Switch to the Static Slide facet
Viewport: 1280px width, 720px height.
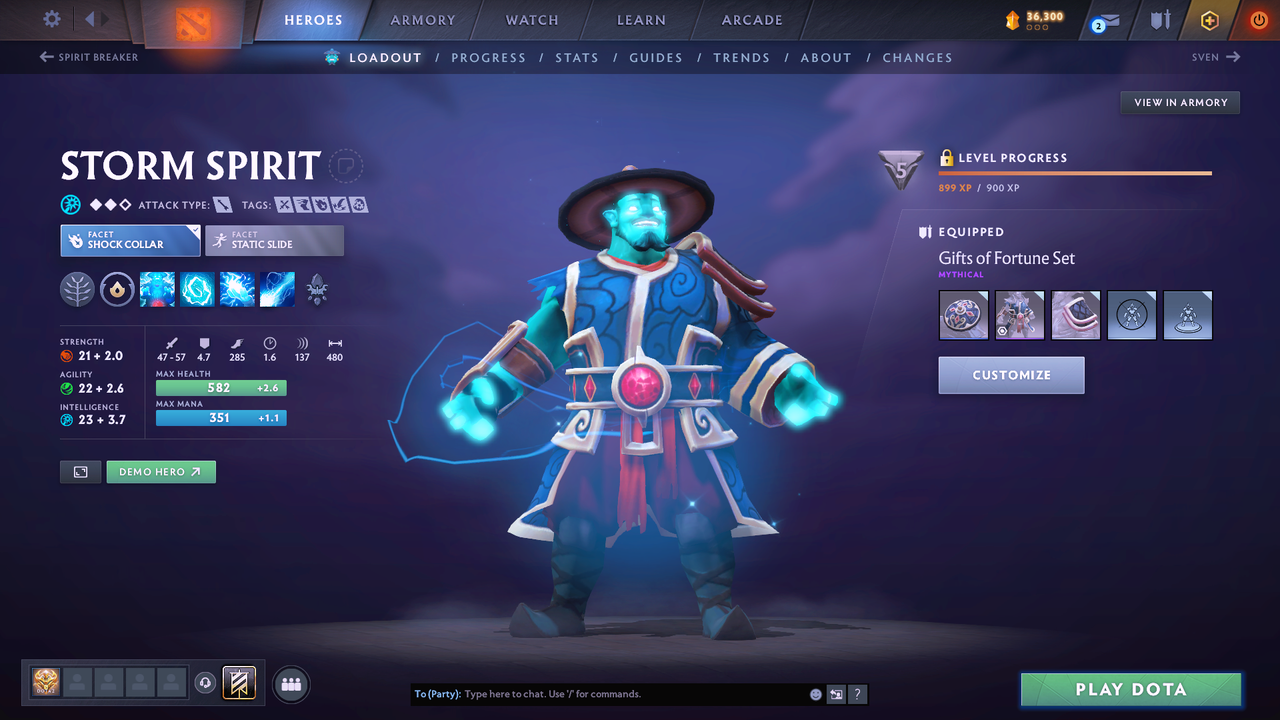pyautogui.click(x=274, y=240)
